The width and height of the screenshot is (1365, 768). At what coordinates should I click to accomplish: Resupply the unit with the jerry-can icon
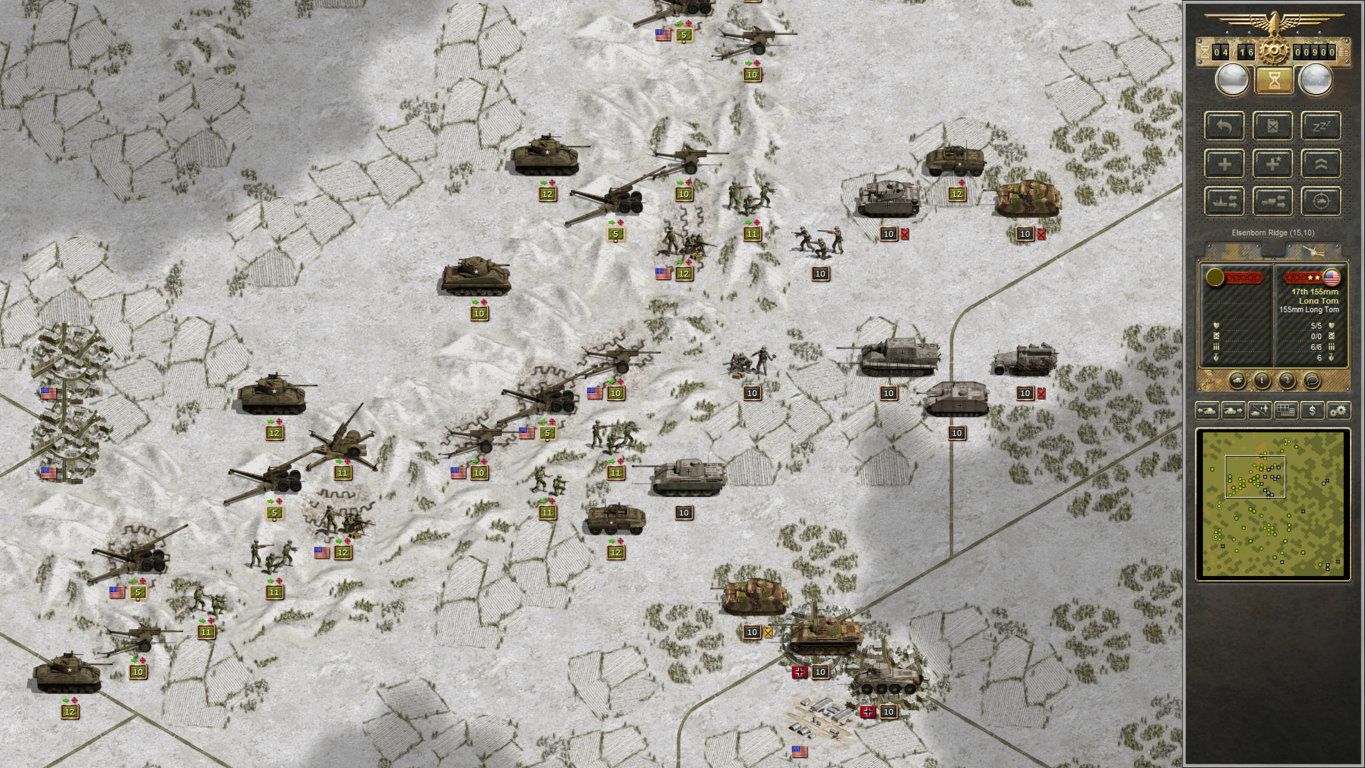pos(1273,126)
